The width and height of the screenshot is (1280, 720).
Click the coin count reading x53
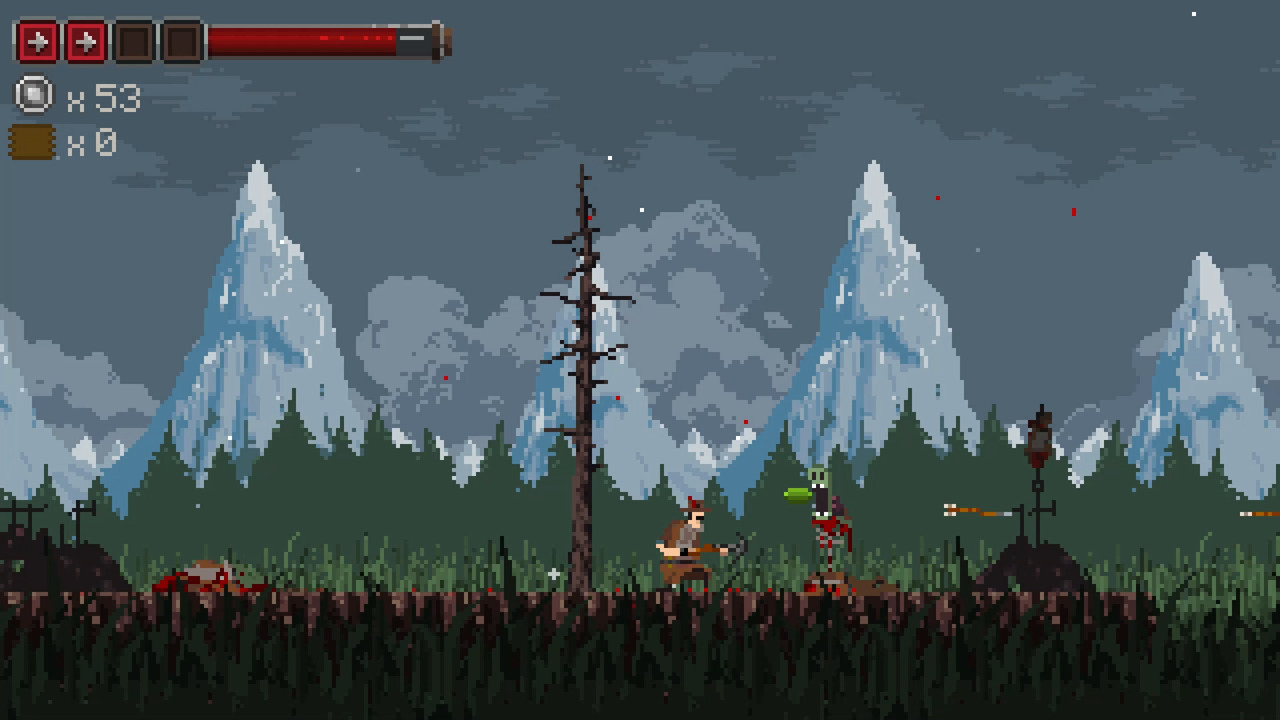pos(105,97)
